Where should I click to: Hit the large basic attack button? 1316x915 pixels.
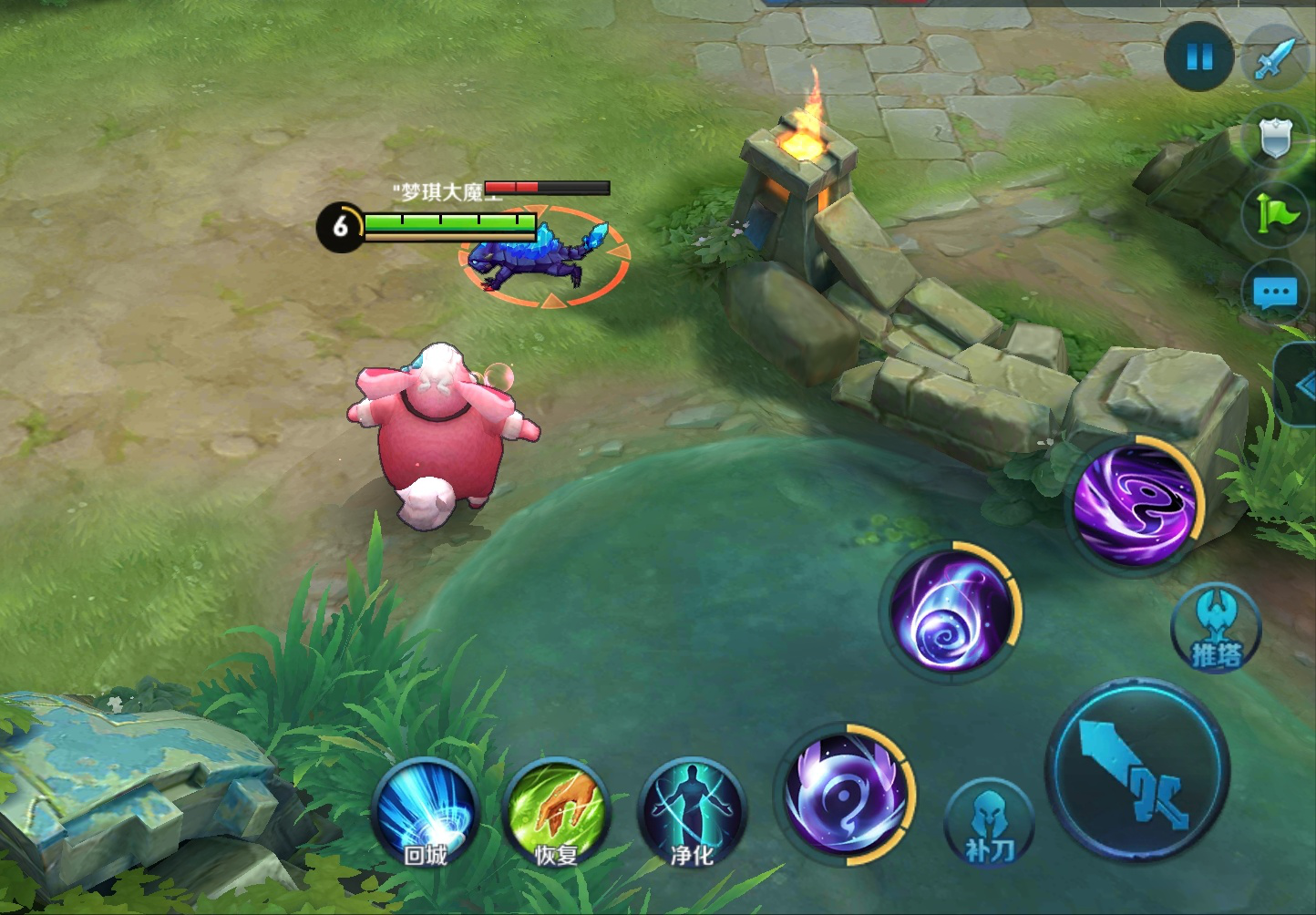coord(1137,771)
